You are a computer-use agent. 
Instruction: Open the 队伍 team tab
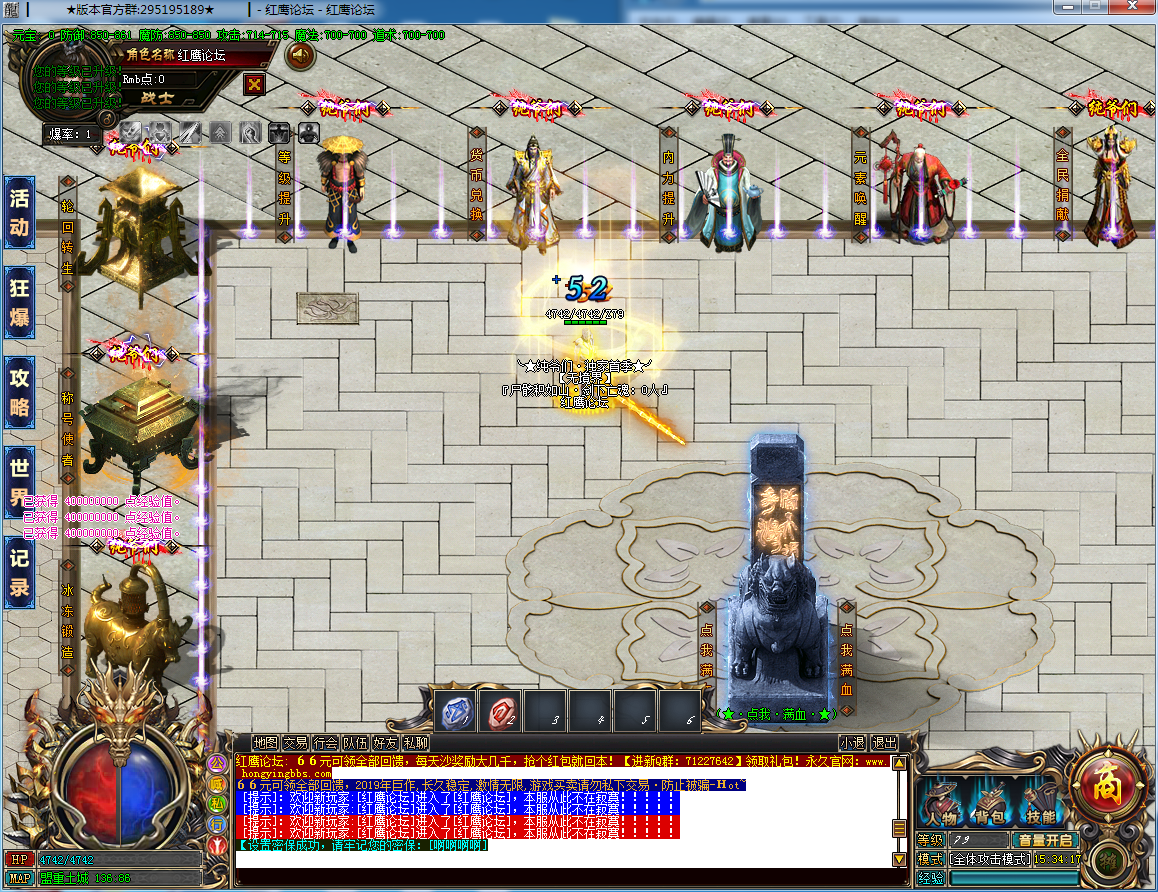[355, 743]
